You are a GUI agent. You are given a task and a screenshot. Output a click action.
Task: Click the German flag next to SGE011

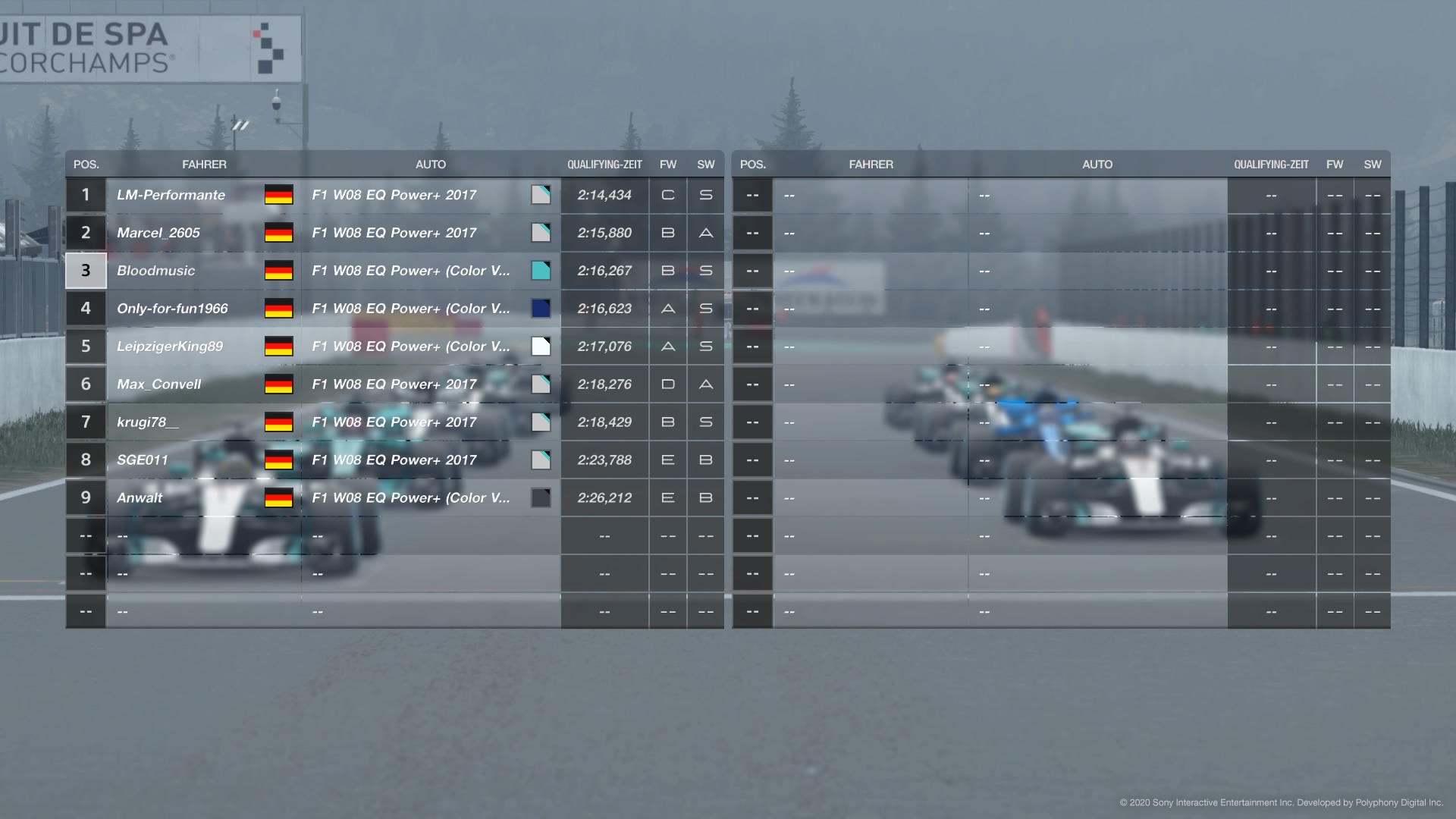pos(280,460)
